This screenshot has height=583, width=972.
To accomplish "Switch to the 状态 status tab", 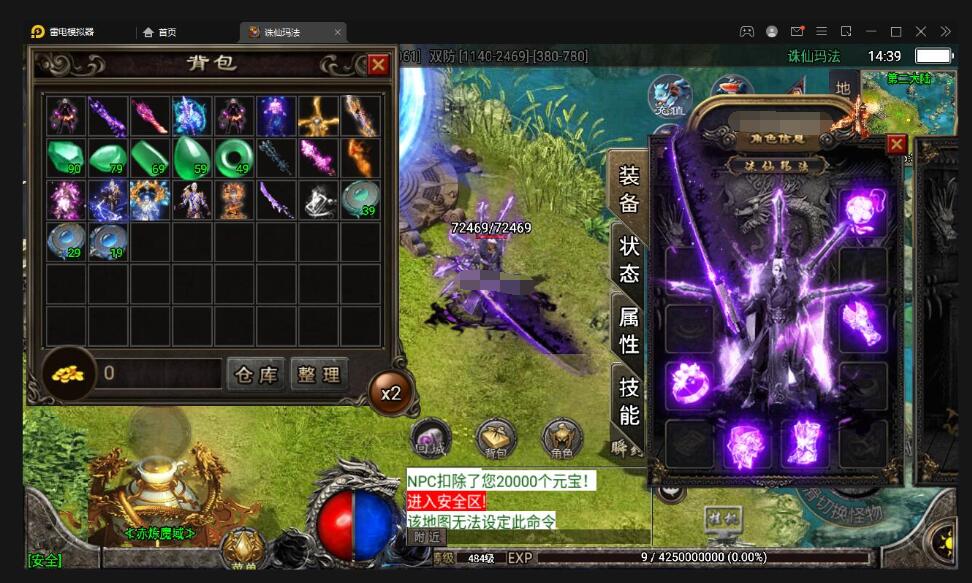I will [629, 259].
